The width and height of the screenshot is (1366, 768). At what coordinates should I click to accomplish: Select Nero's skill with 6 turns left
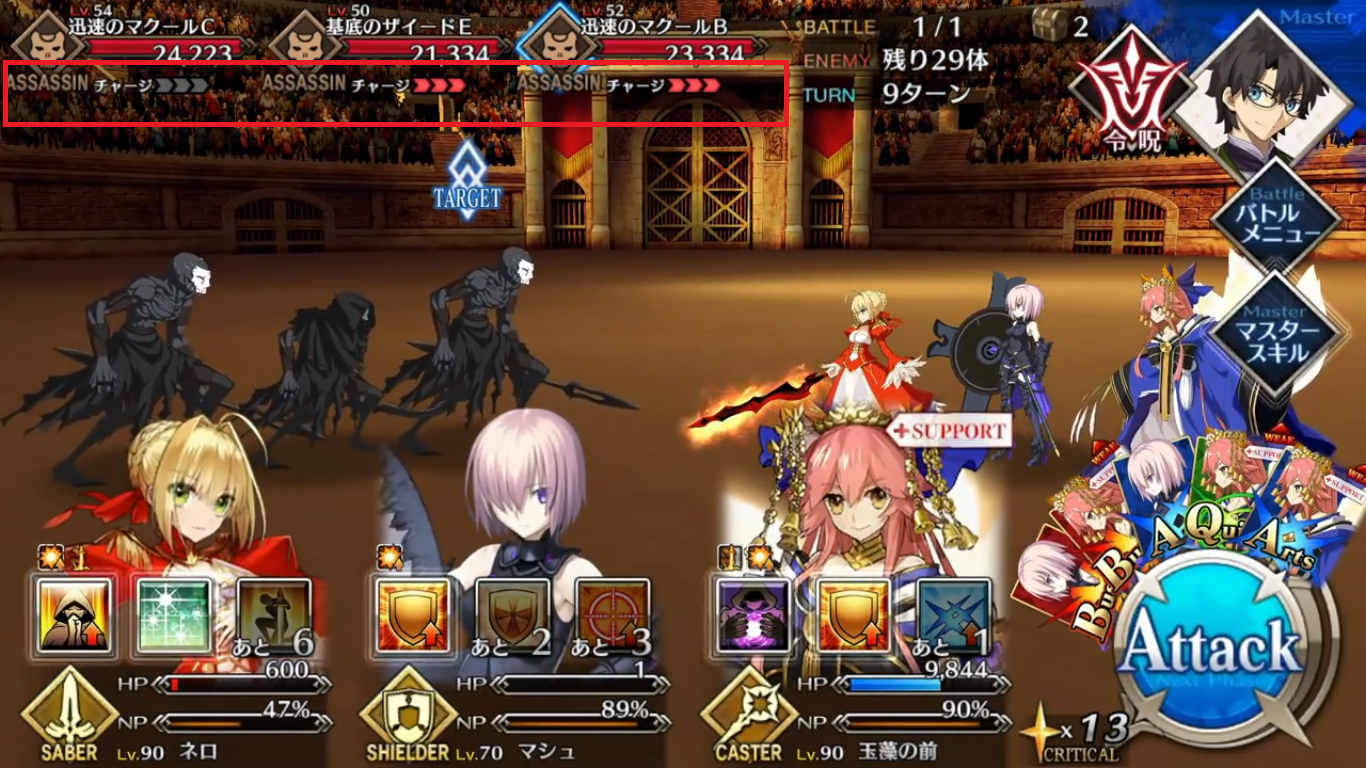click(273, 616)
